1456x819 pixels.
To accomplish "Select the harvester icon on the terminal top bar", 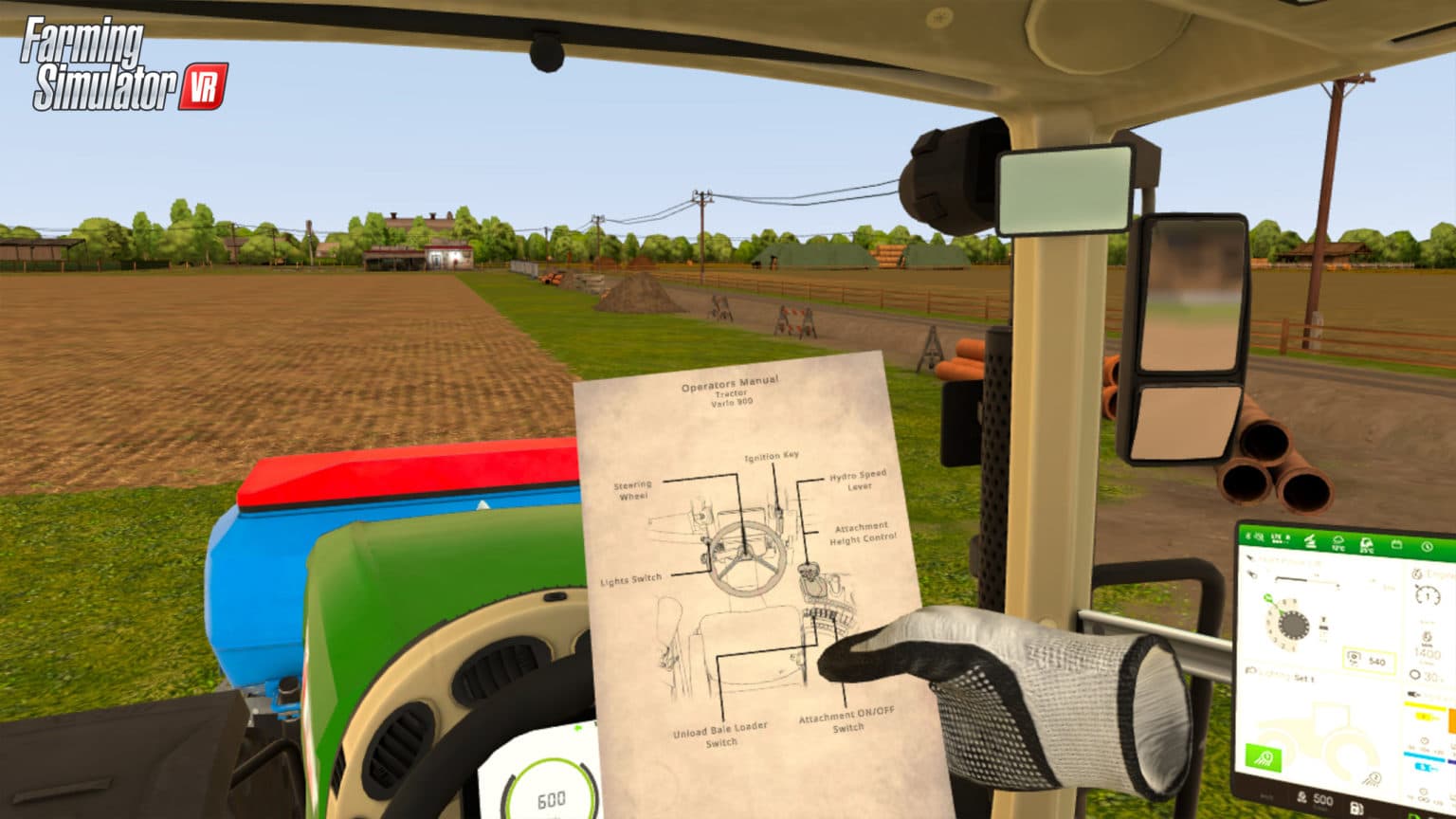I will point(1311,542).
